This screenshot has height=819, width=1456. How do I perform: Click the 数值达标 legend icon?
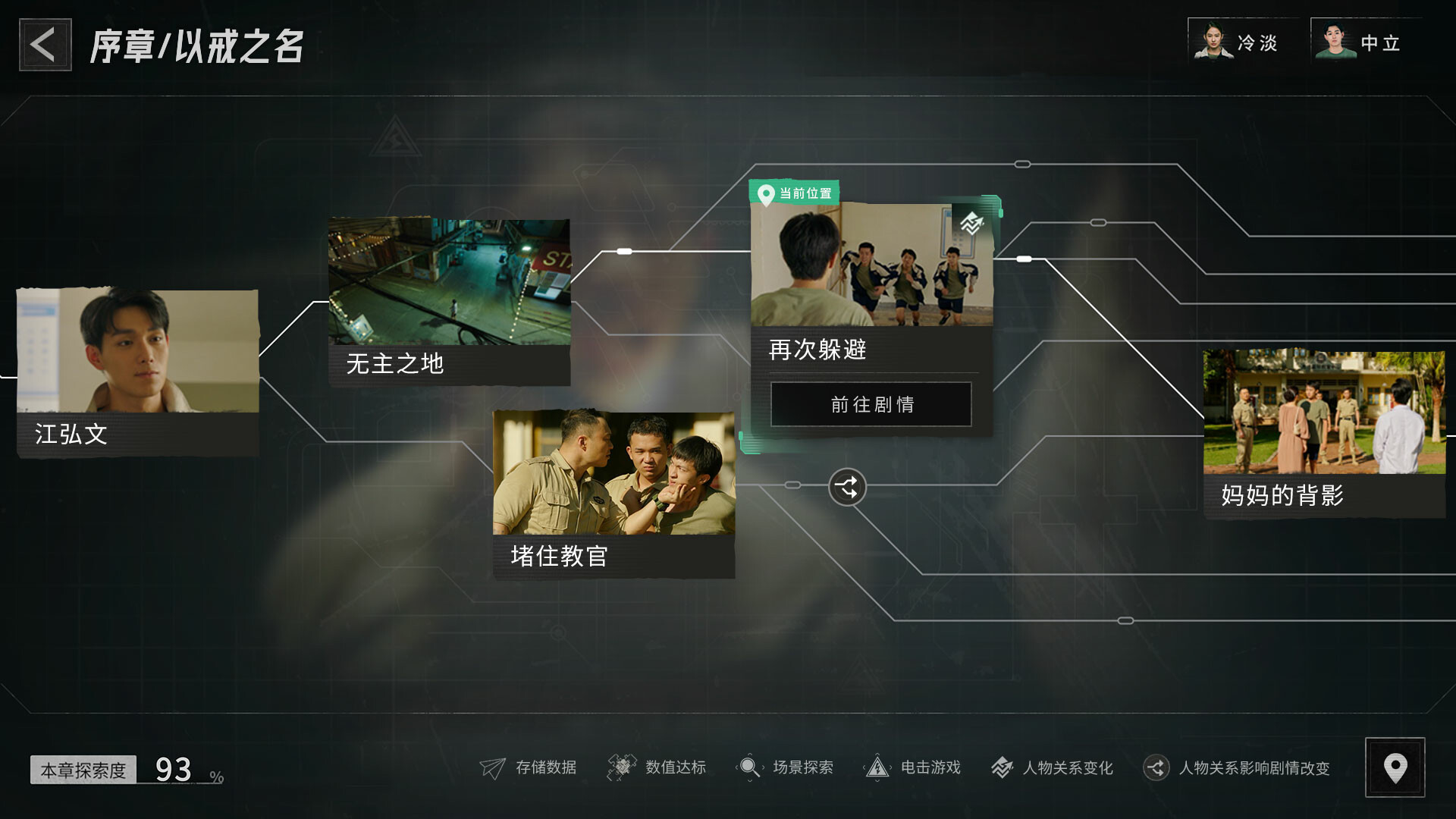(622, 767)
